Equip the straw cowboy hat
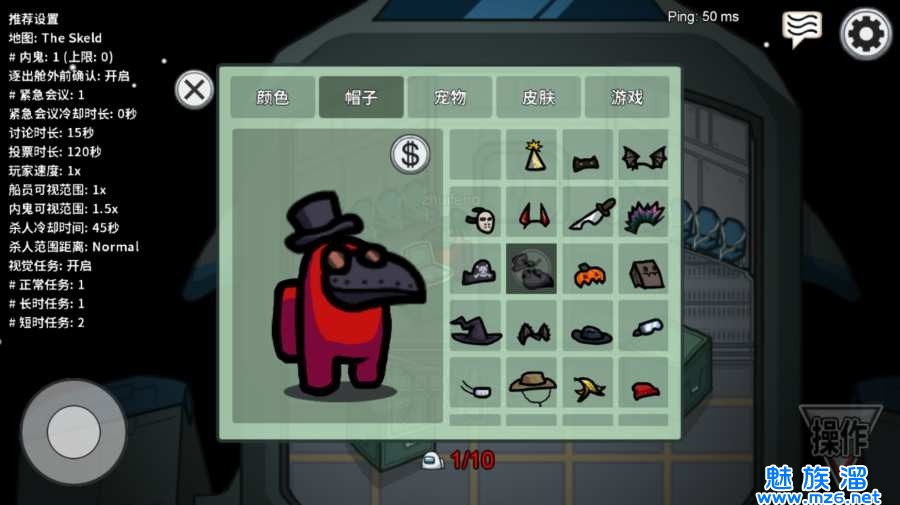The image size is (900, 505). click(532, 385)
